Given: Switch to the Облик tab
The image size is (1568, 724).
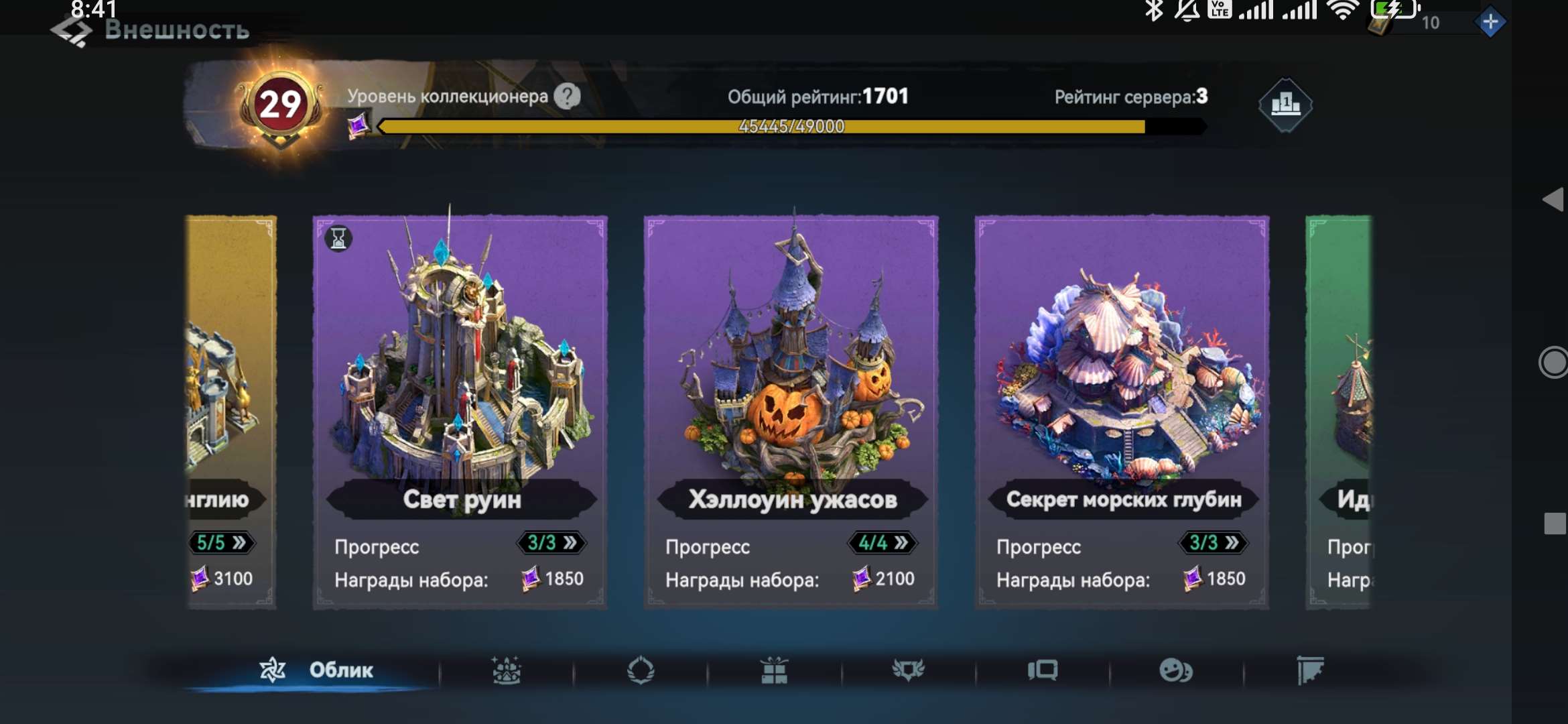Looking at the screenshot, I should pos(316,670).
